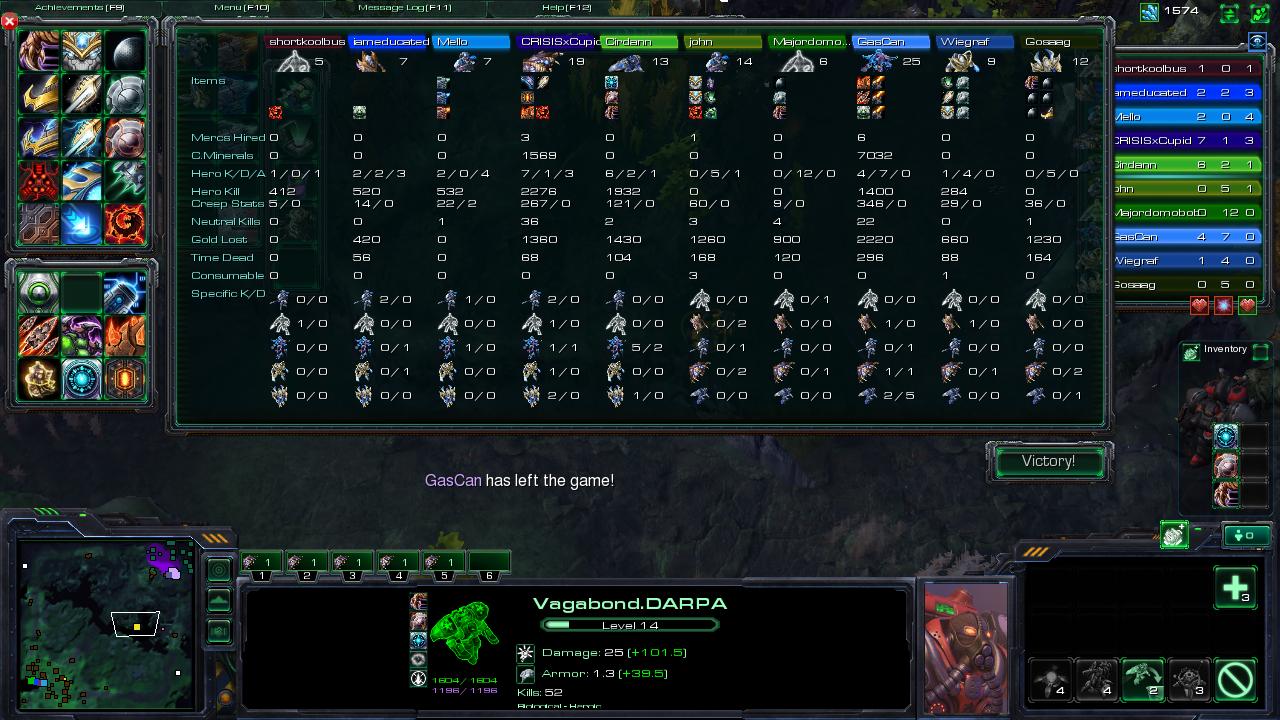Click the Damage stat icon in unit panel
The width and height of the screenshot is (1280, 720).
[x=525, y=651]
